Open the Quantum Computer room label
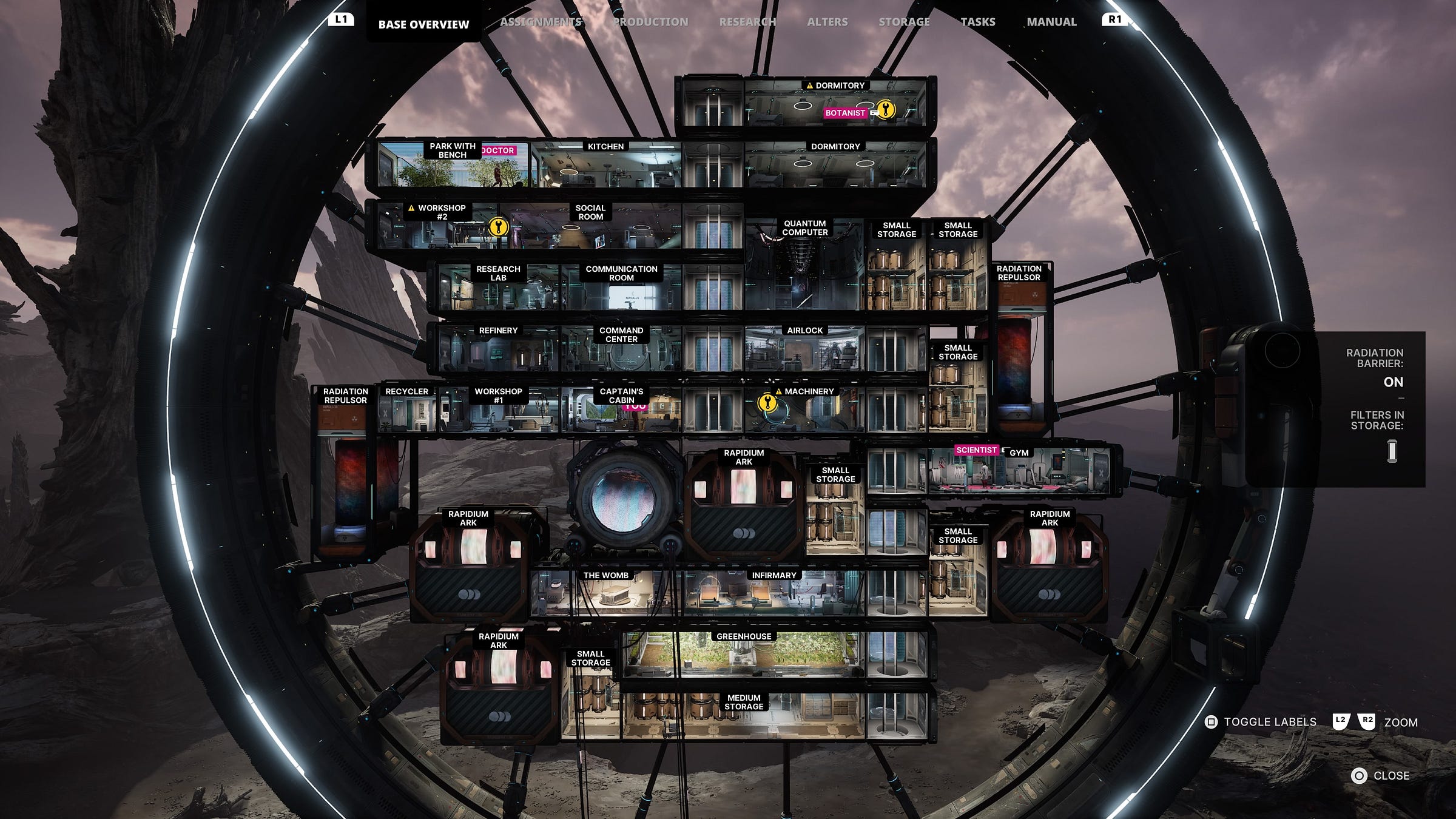Image resolution: width=1456 pixels, height=819 pixels. (x=805, y=228)
